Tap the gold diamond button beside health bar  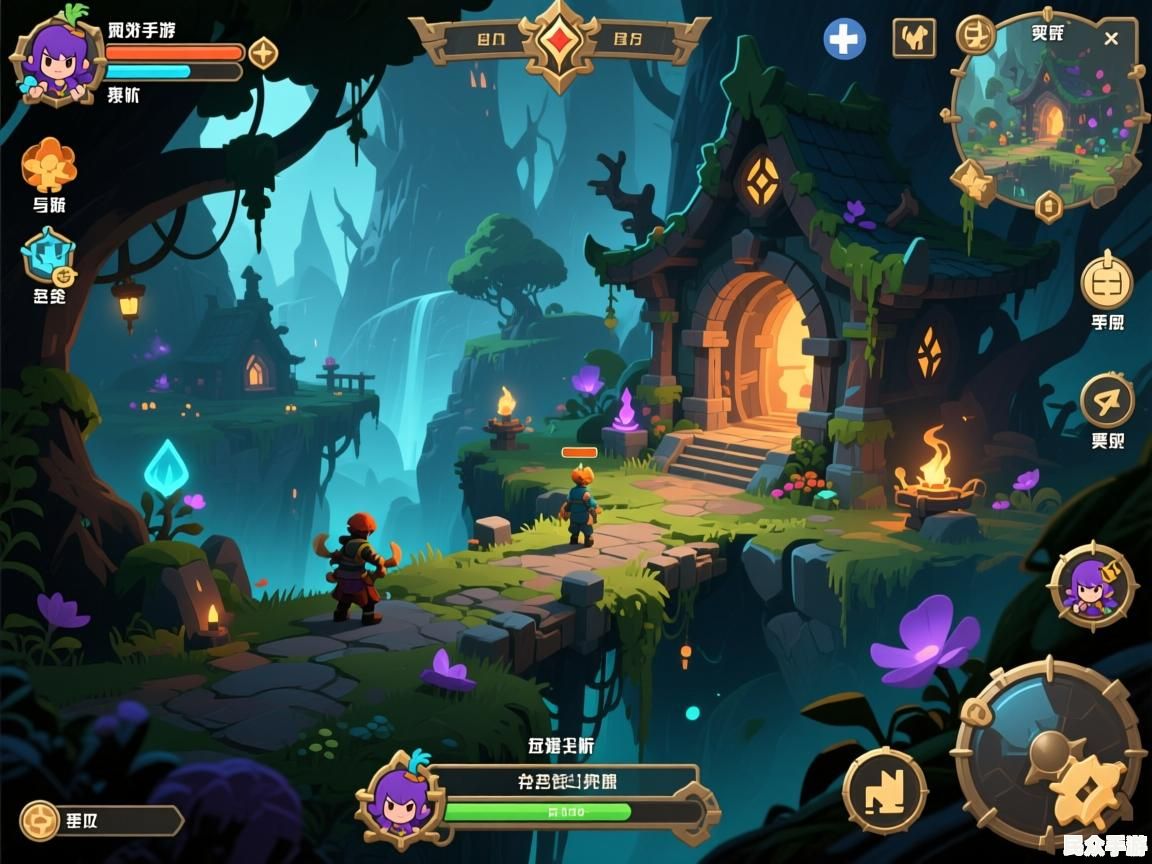click(263, 53)
